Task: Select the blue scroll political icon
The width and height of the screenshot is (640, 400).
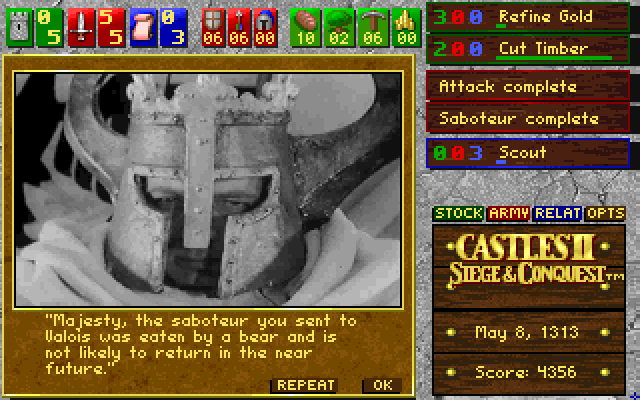Action: click(142, 25)
